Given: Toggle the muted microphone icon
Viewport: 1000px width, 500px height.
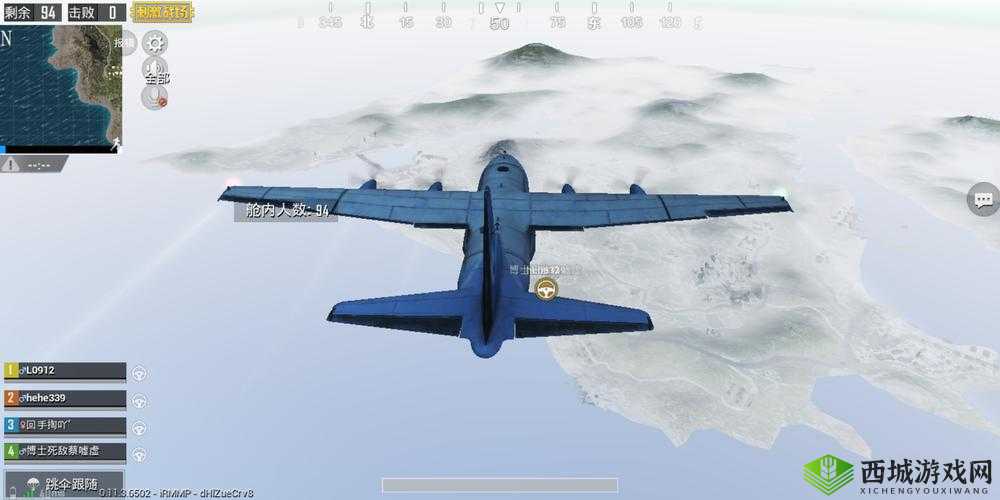Looking at the screenshot, I should pos(155,97).
